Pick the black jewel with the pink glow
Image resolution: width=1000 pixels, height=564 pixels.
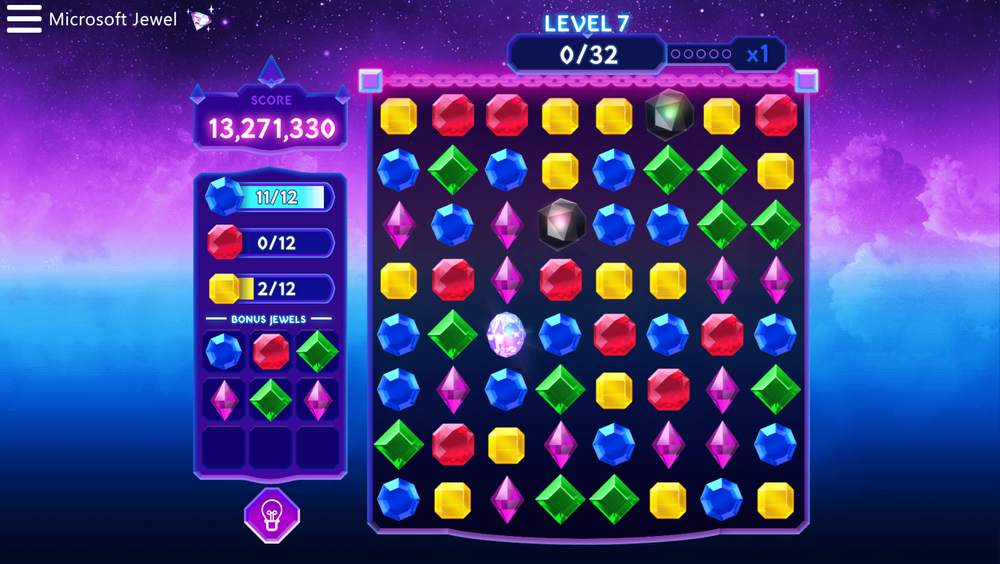tap(560, 223)
